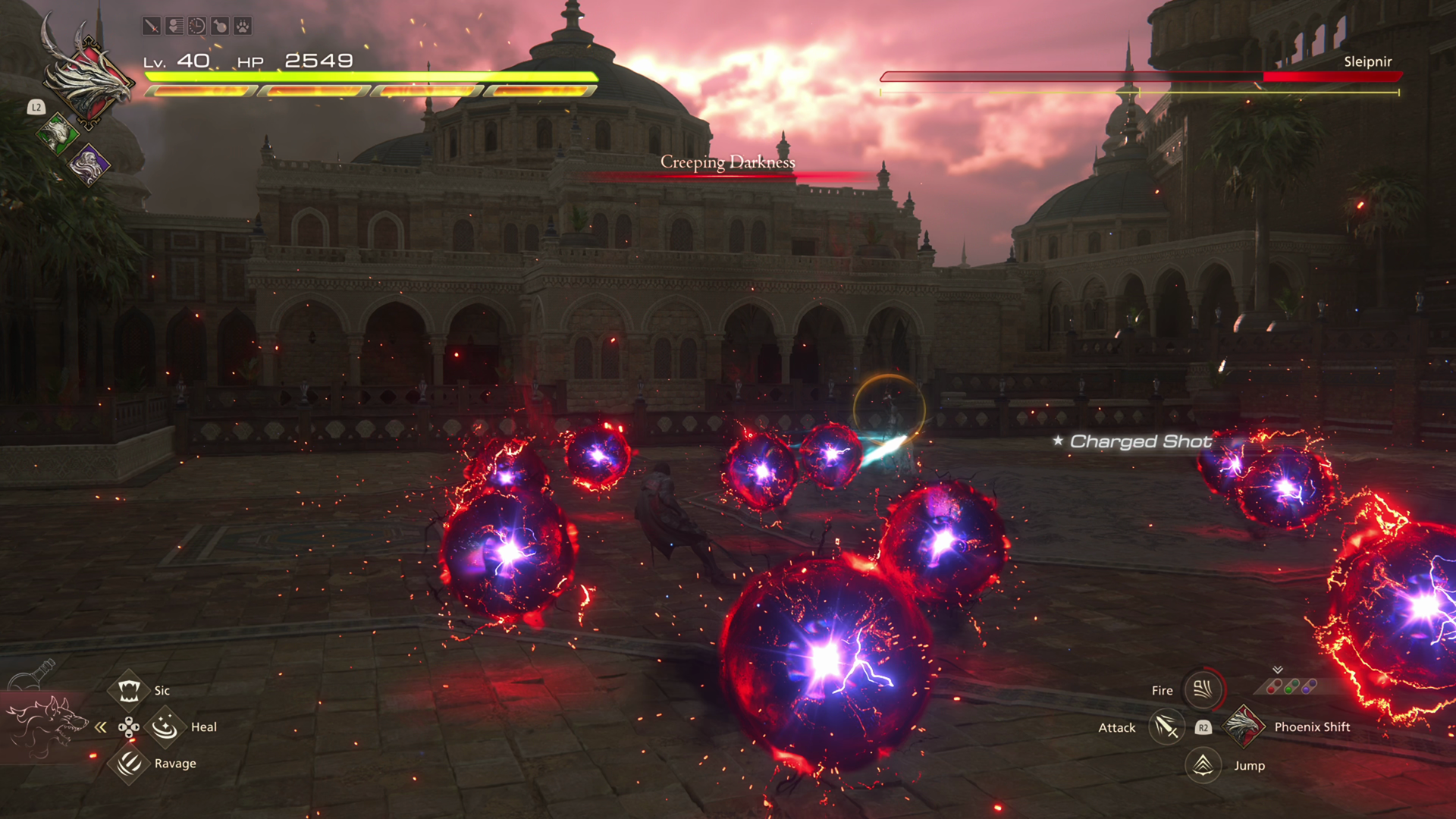
Task: Click the red-green-purple Eikon ability orbs
Action: (1292, 686)
